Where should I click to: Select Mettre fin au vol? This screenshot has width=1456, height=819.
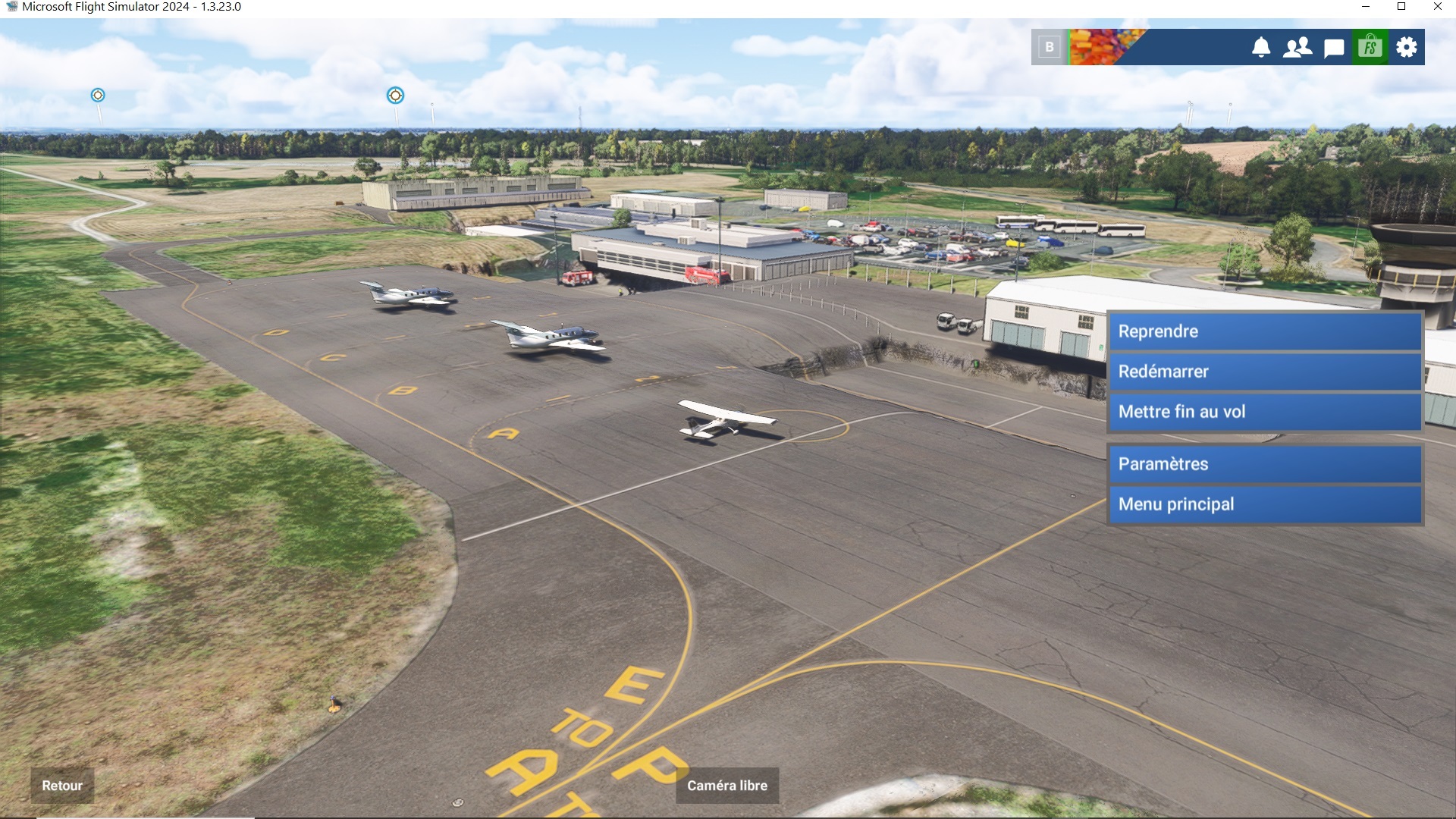(x=1264, y=412)
